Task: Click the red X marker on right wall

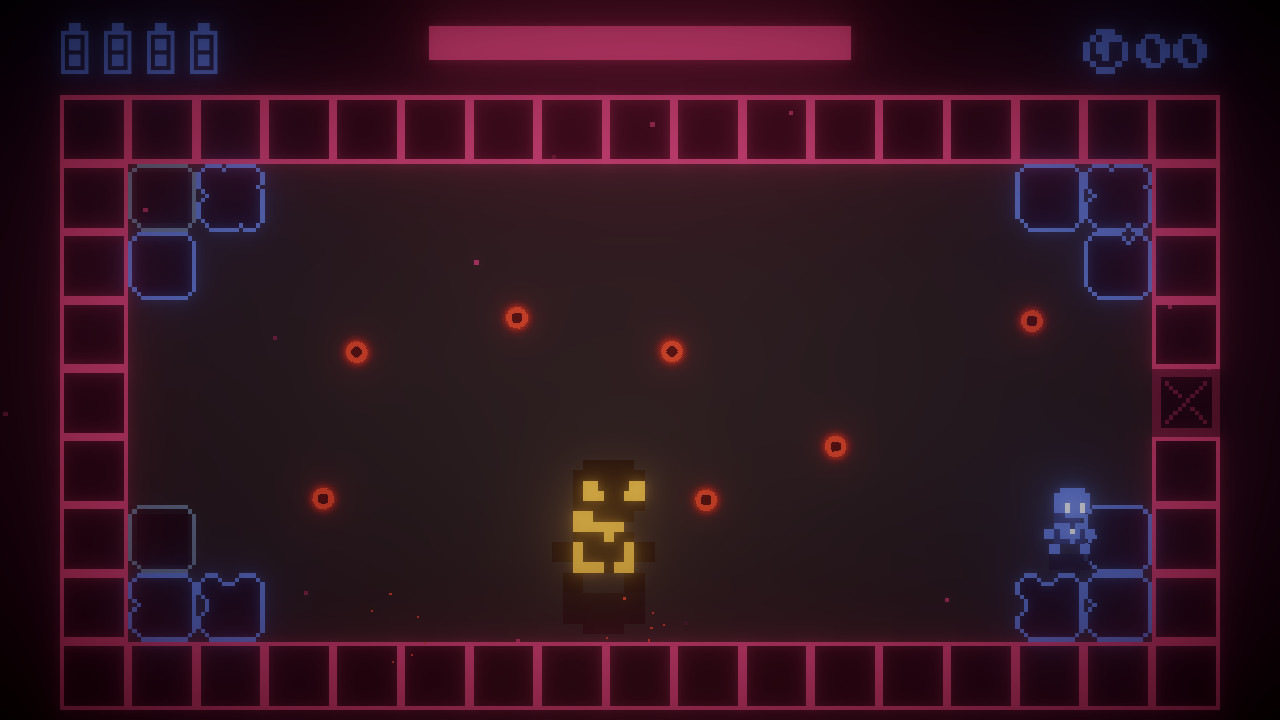Action: [1186, 403]
